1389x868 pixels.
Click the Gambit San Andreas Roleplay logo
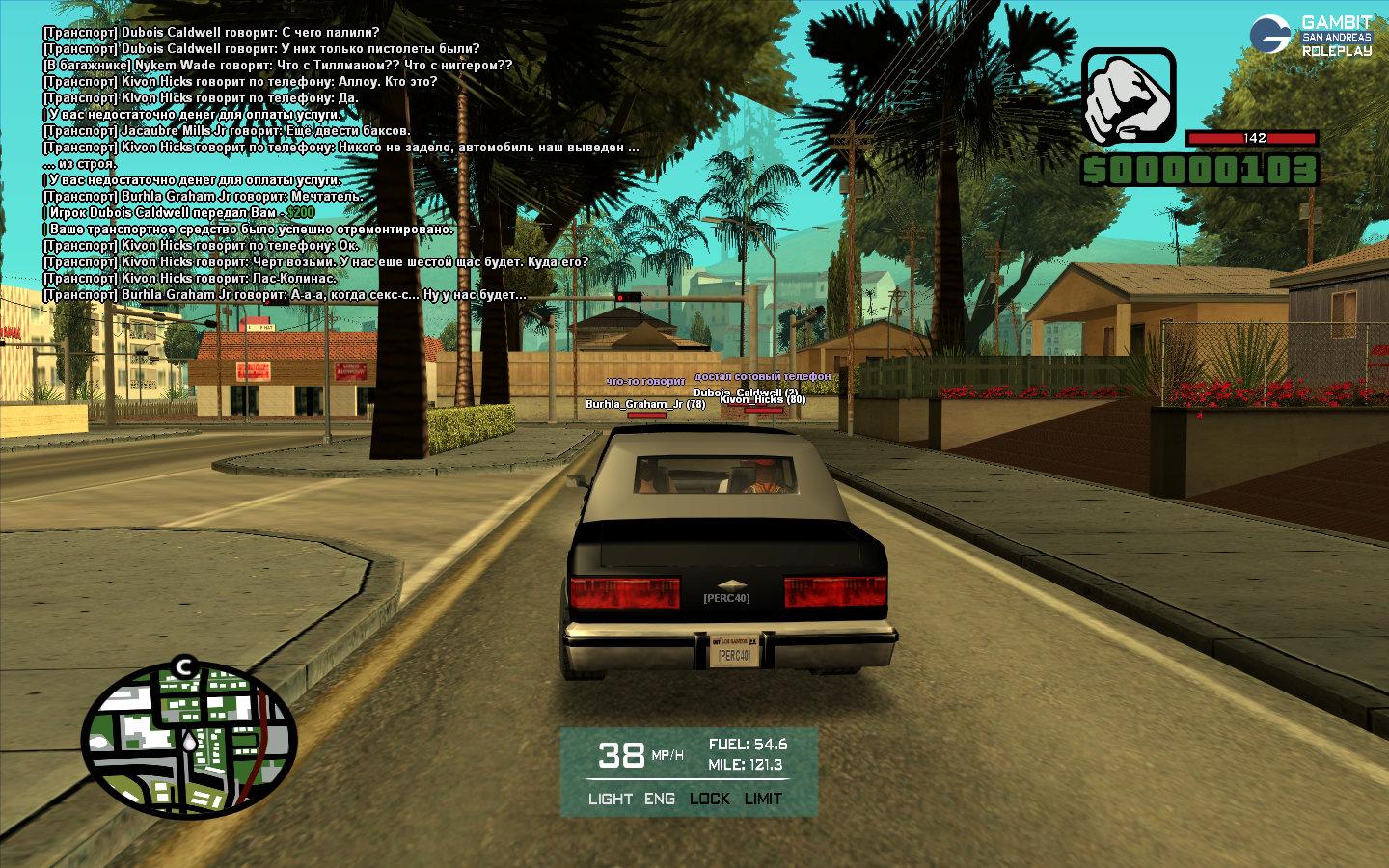(x=1312, y=36)
